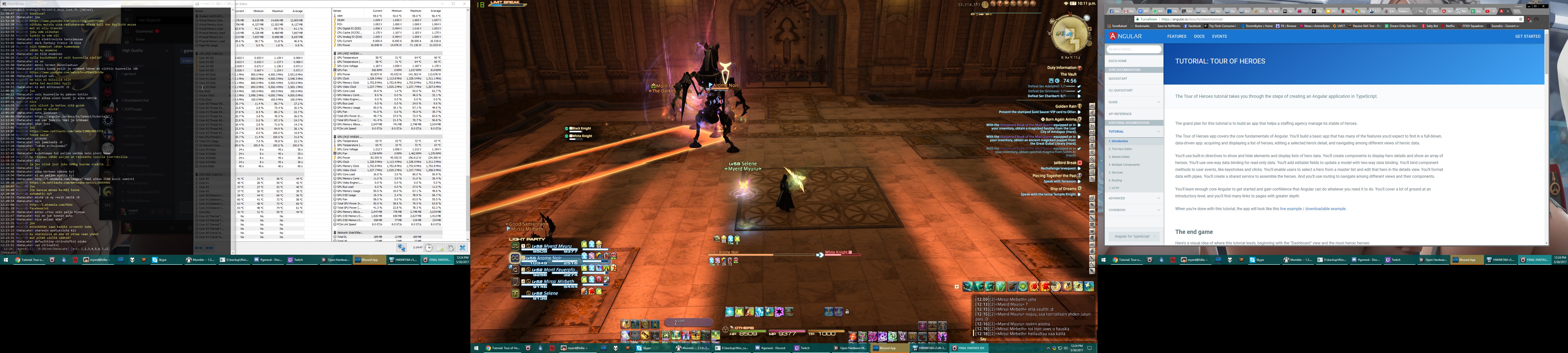Toggle the hotbar padlock icon
The height and width of the screenshot is (353, 1568).
tap(847, 312)
